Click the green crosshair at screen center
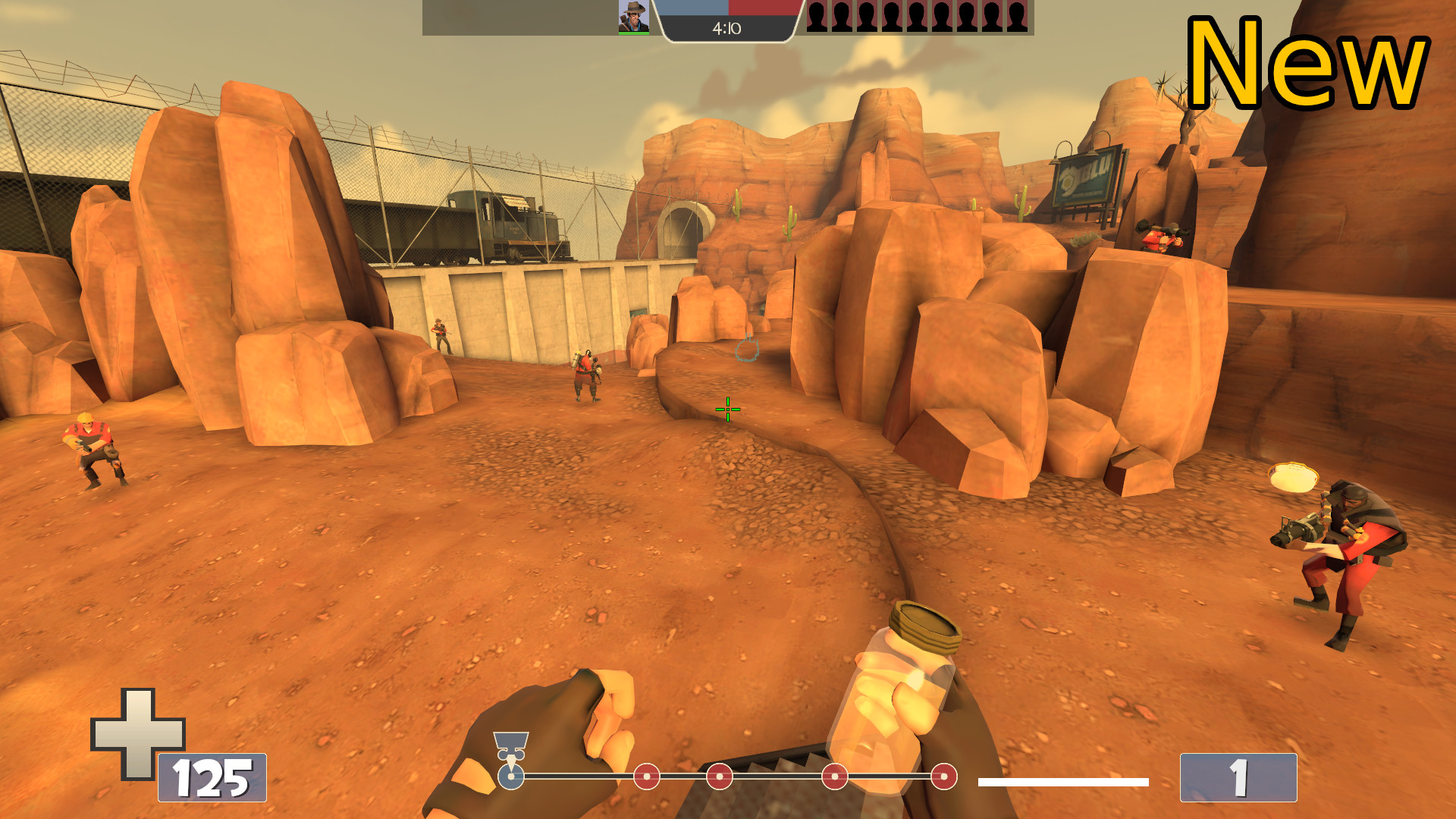Screen dimensions: 1456x819 click(726, 409)
